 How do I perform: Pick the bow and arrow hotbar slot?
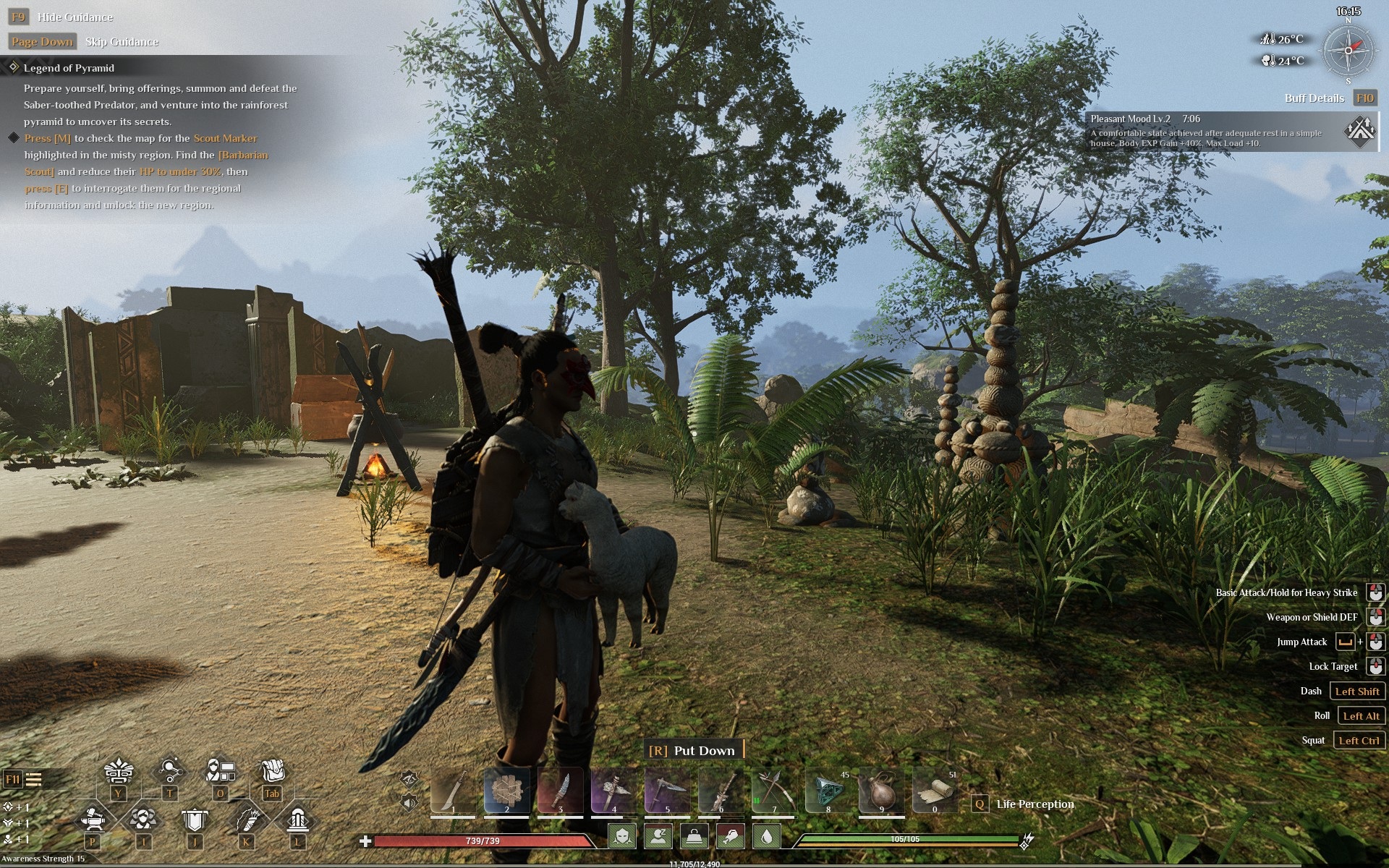(x=774, y=791)
